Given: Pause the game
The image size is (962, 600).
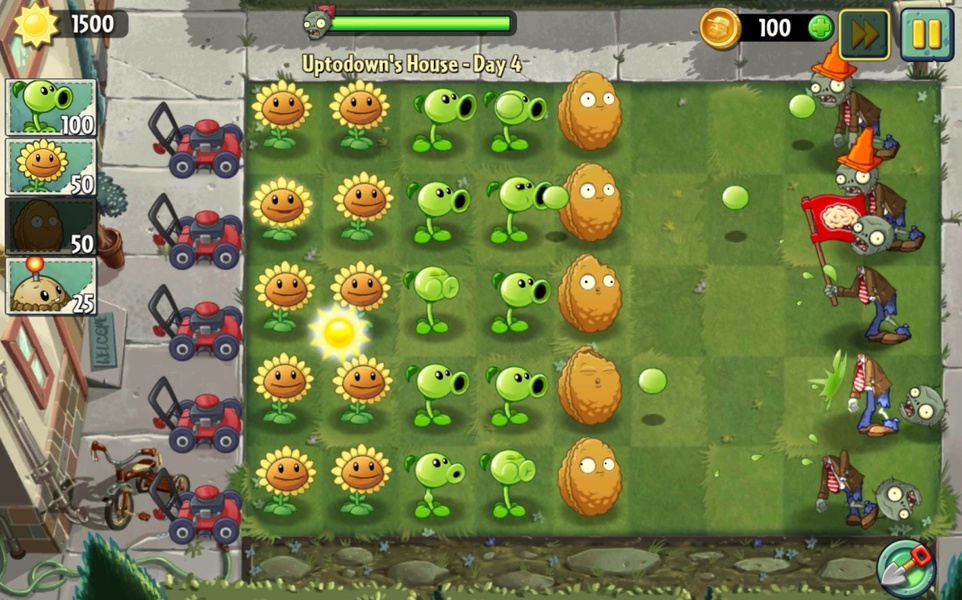Looking at the screenshot, I should tap(926, 35).
